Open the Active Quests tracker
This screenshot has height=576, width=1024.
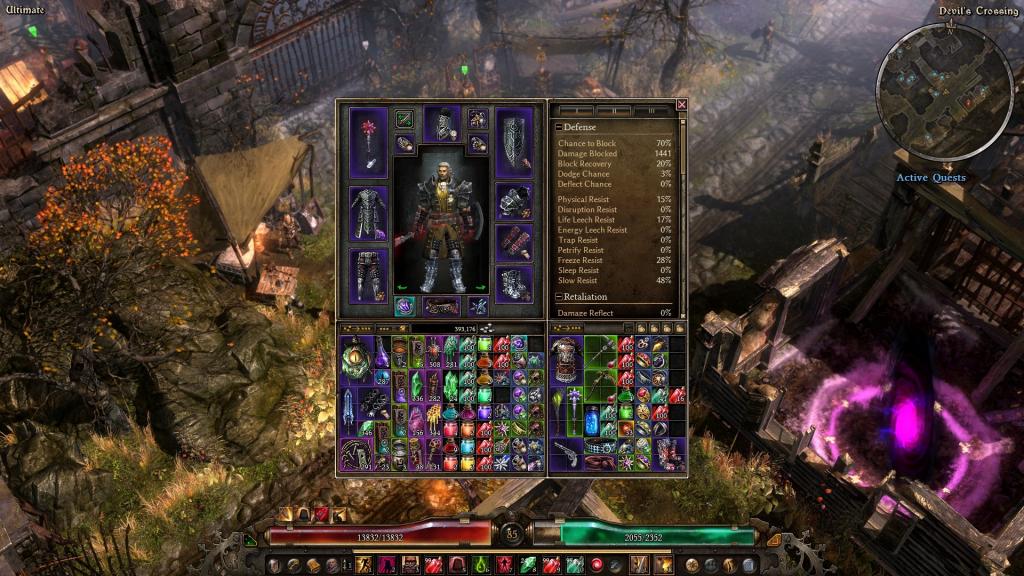tap(930, 178)
